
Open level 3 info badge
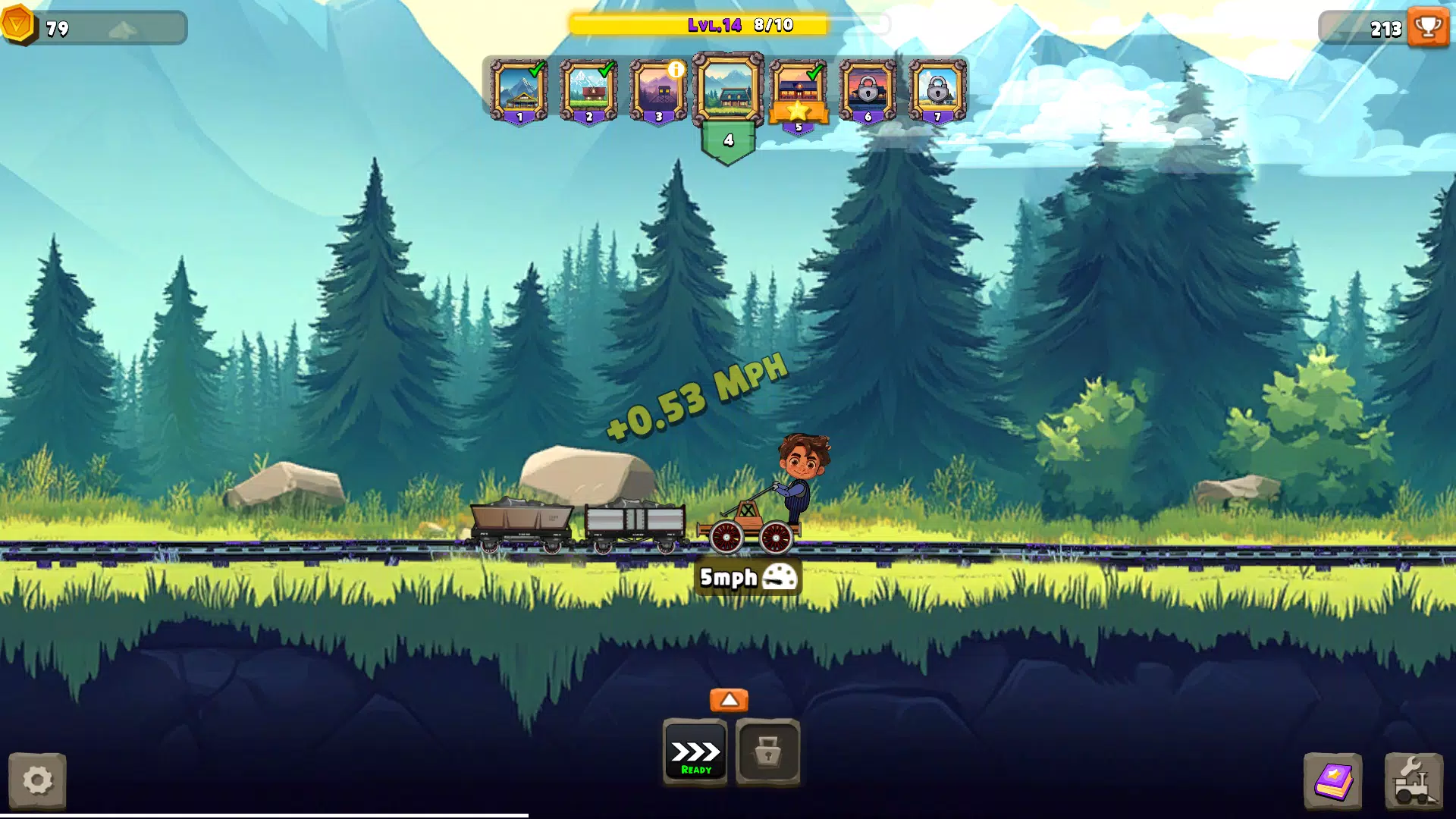(x=677, y=68)
